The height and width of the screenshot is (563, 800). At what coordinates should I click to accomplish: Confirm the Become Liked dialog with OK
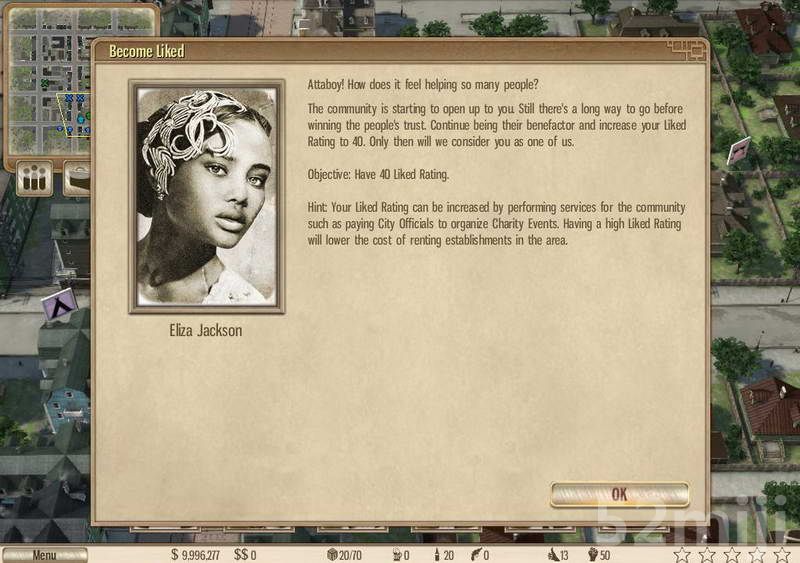[619, 494]
